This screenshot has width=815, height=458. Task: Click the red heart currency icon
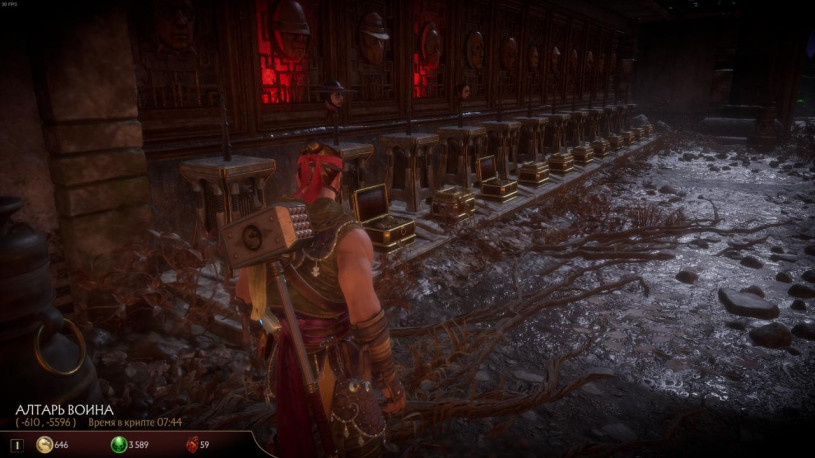(192, 444)
